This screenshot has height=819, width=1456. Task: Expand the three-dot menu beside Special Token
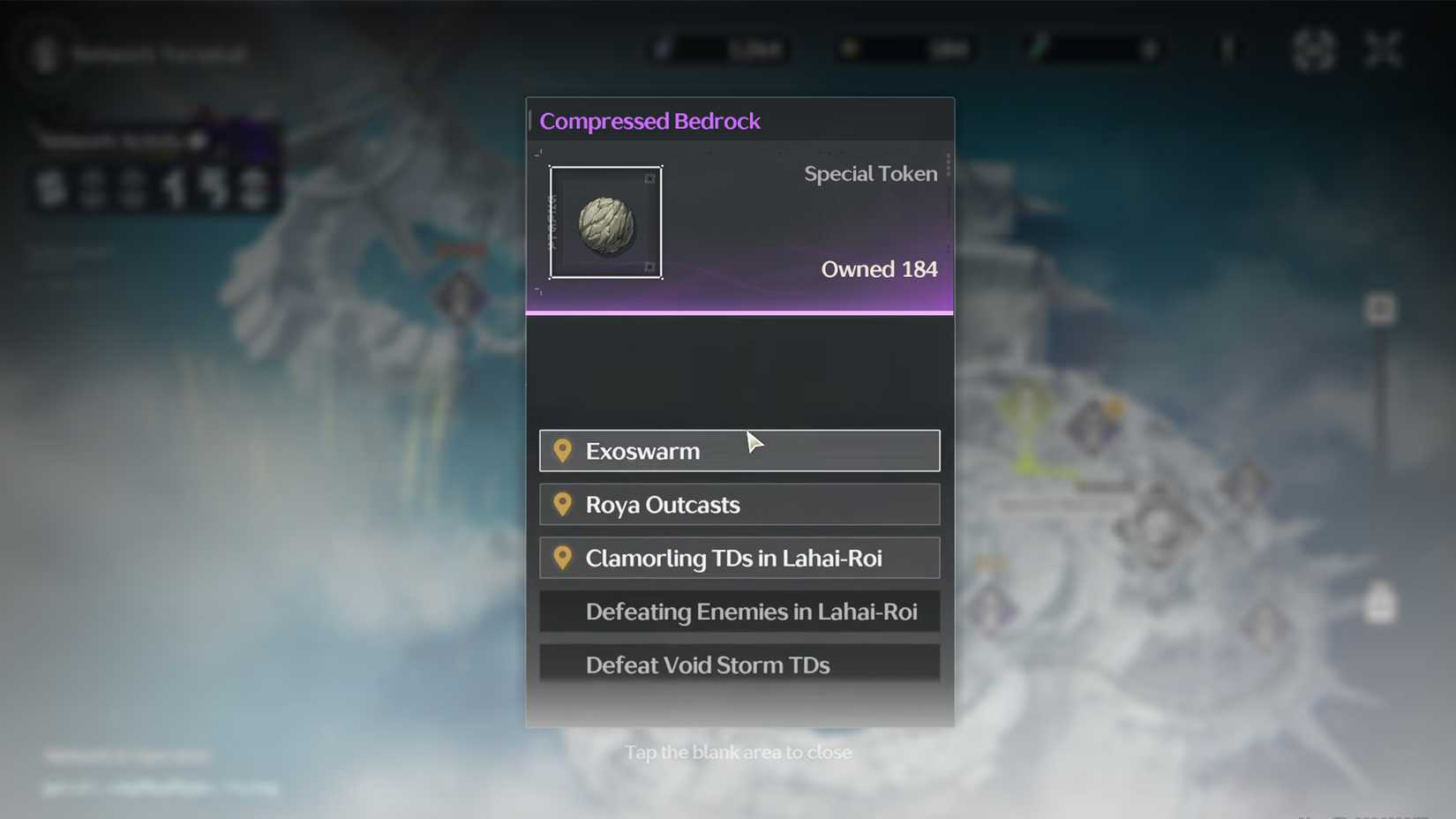point(949,165)
